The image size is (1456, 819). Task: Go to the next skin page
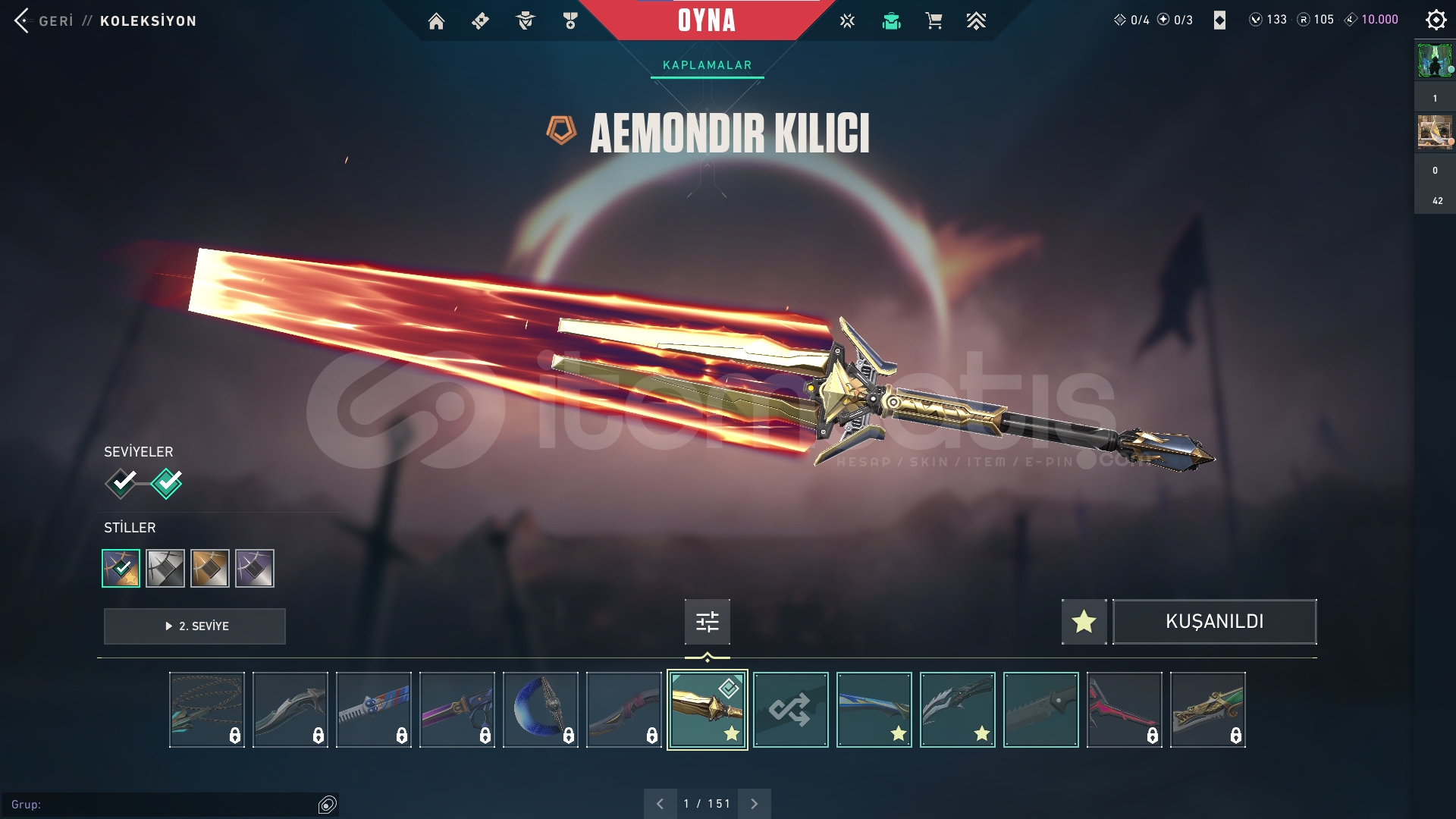tap(754, 804)
